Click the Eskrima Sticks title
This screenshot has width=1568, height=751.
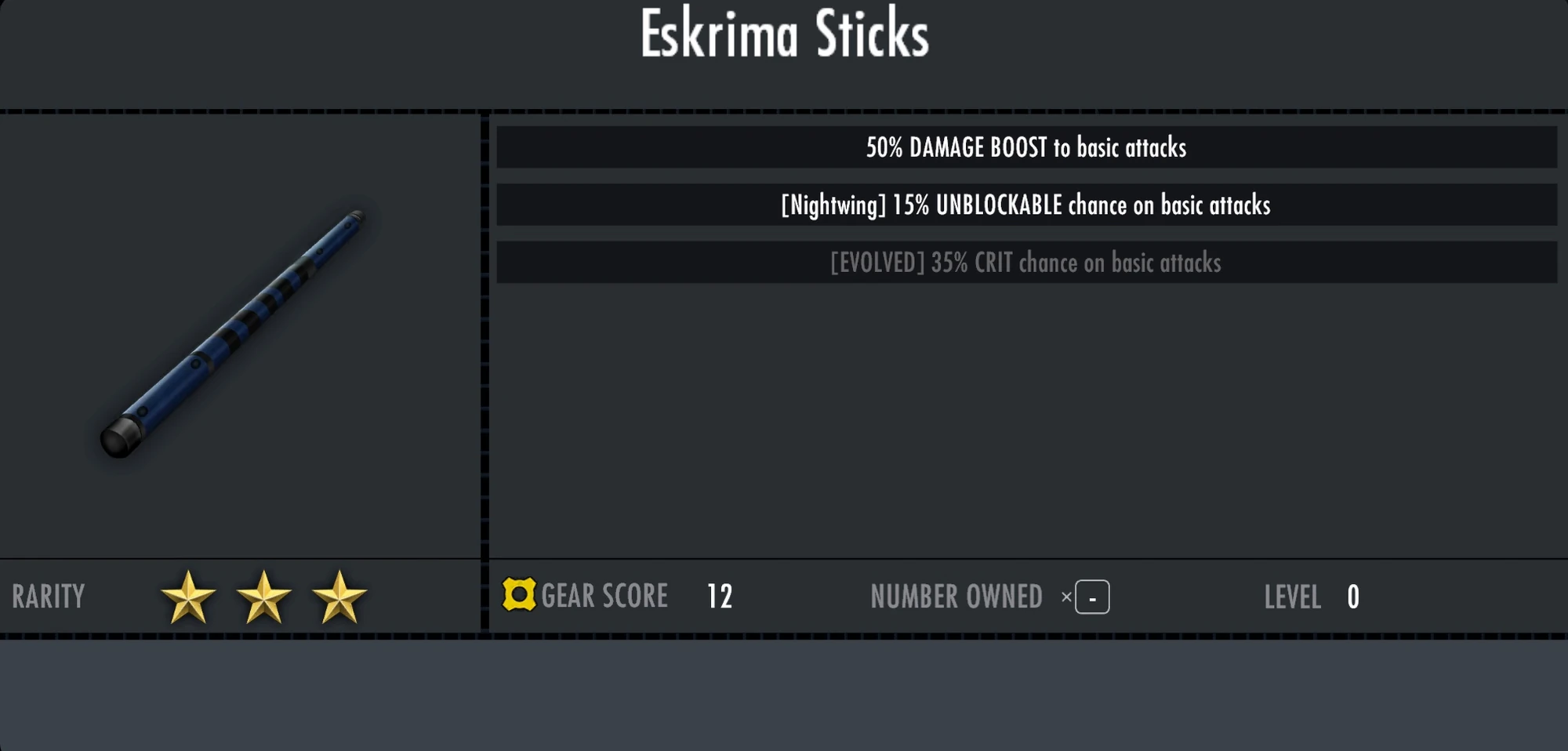tap(783, 35)
